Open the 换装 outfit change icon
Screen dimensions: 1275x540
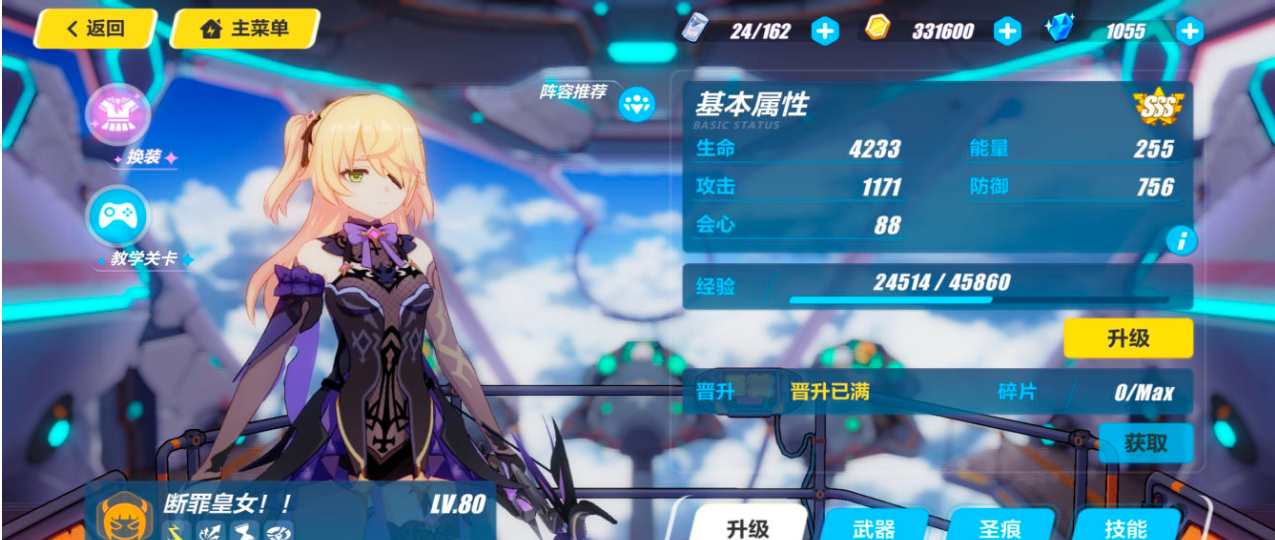point(118,115)
